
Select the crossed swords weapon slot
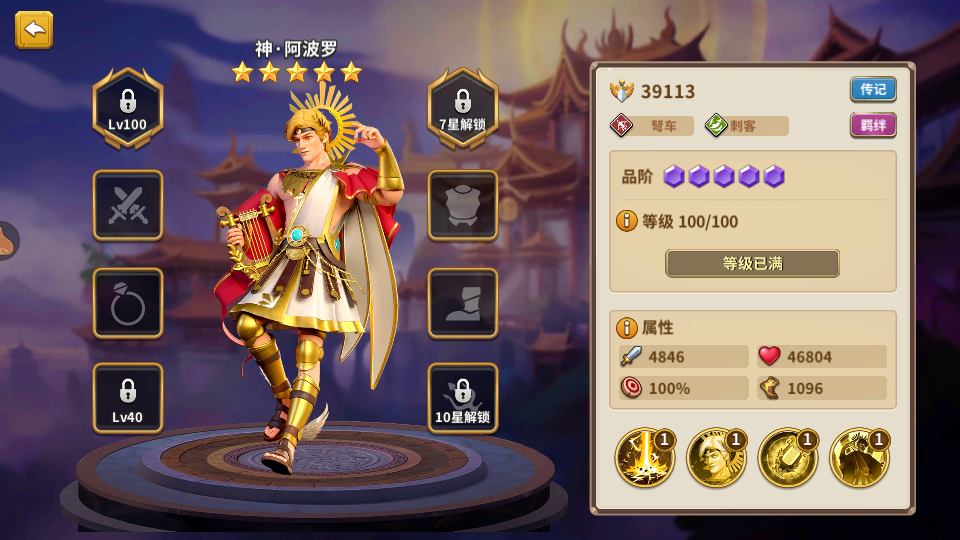click(128, 205)
